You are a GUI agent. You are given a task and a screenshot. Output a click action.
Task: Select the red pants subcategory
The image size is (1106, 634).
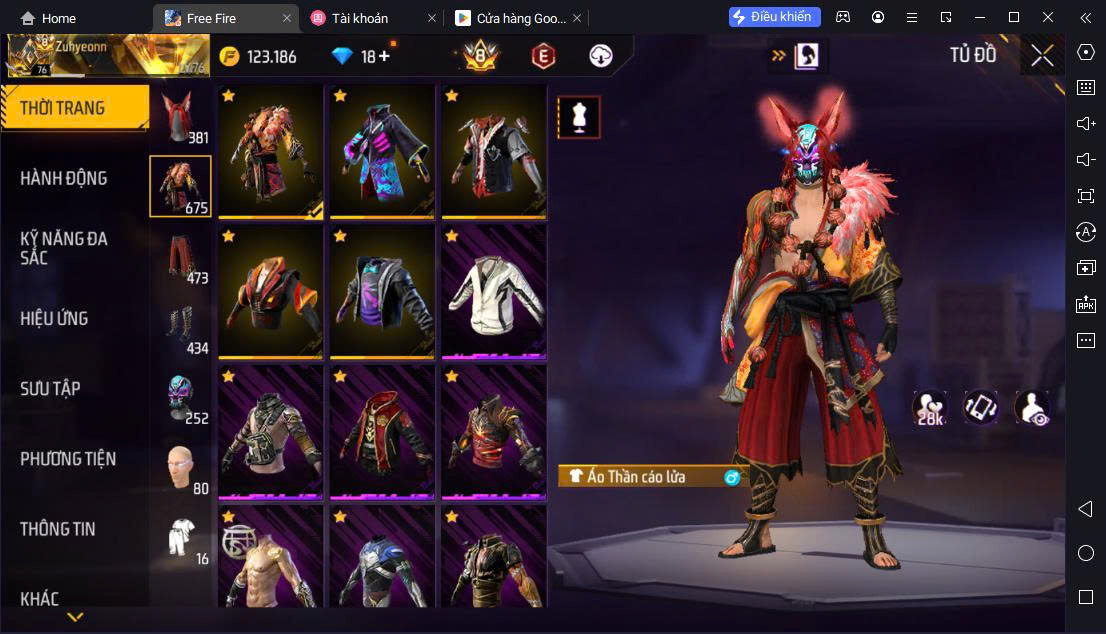coord(180,257)
